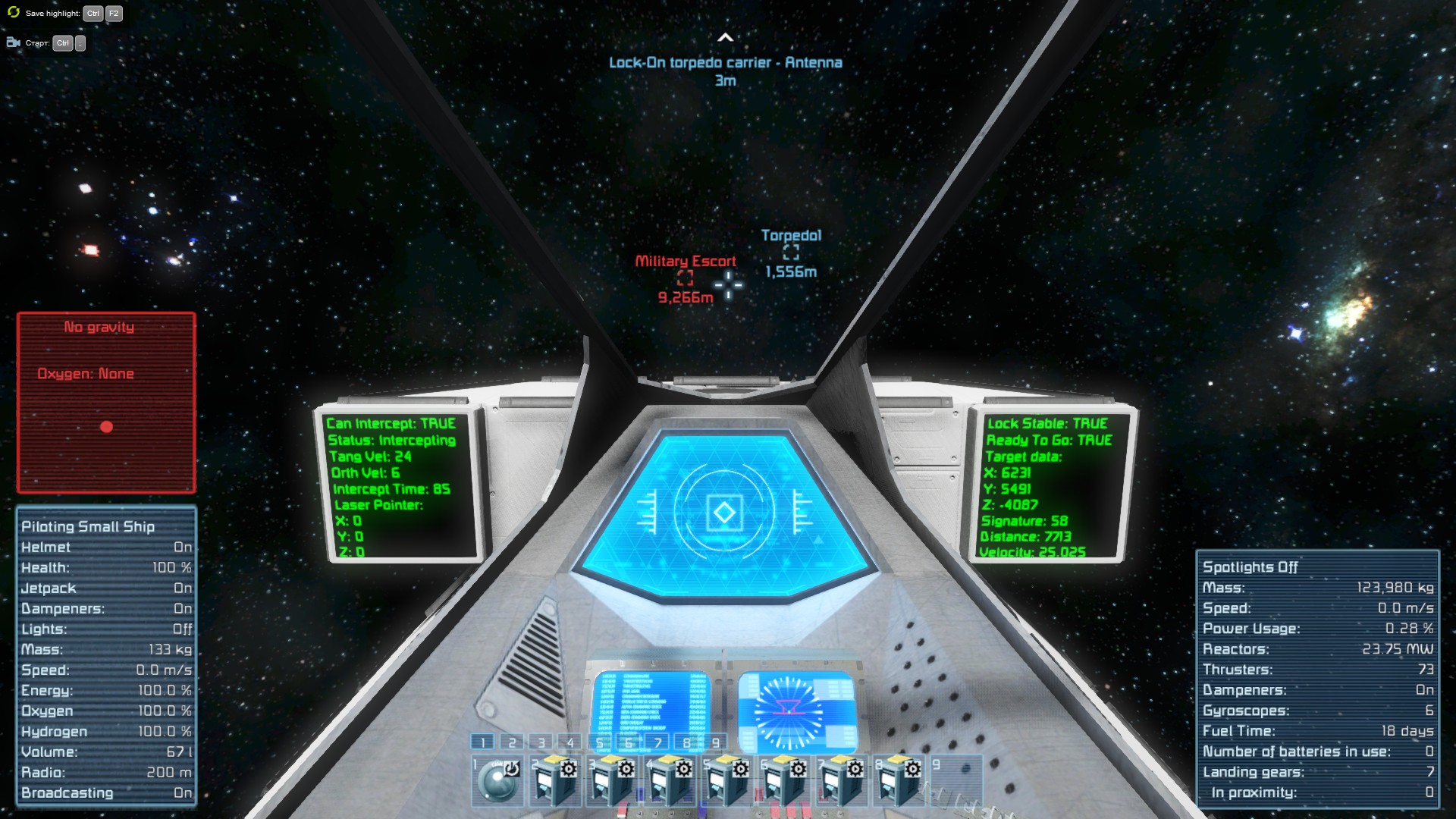Activate the programmable block in hotbar slot 2
1456x819 pixels.
coord(555,780)
